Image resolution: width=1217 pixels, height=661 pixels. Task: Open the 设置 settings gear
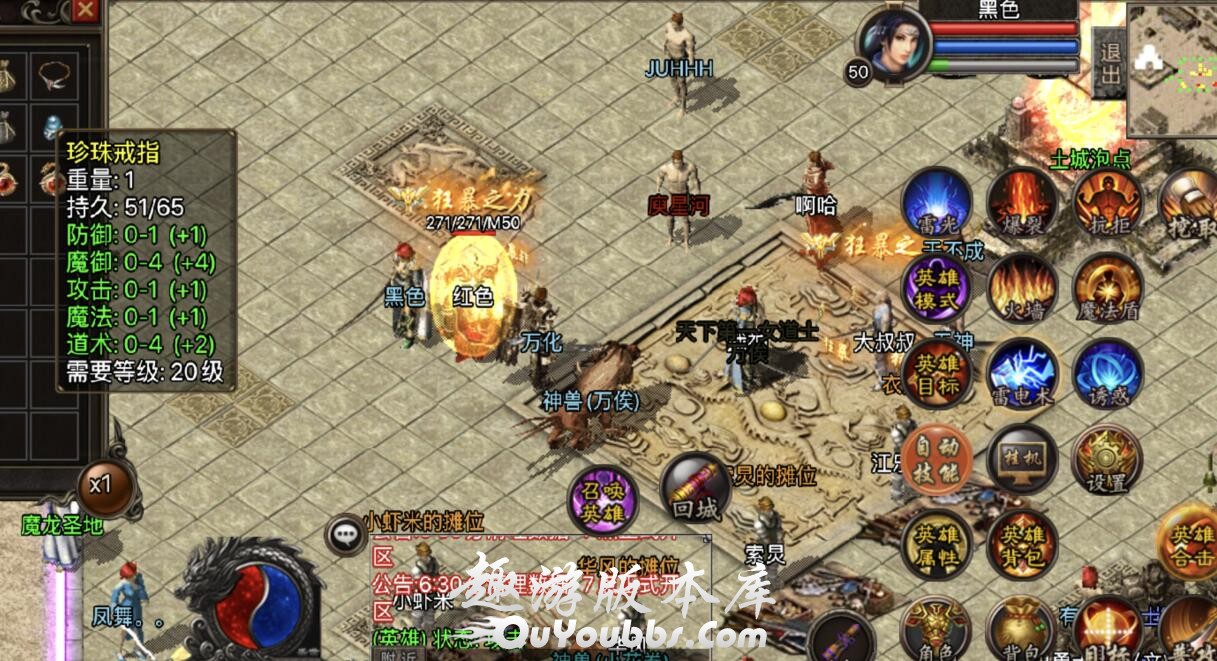[1107, 459]
